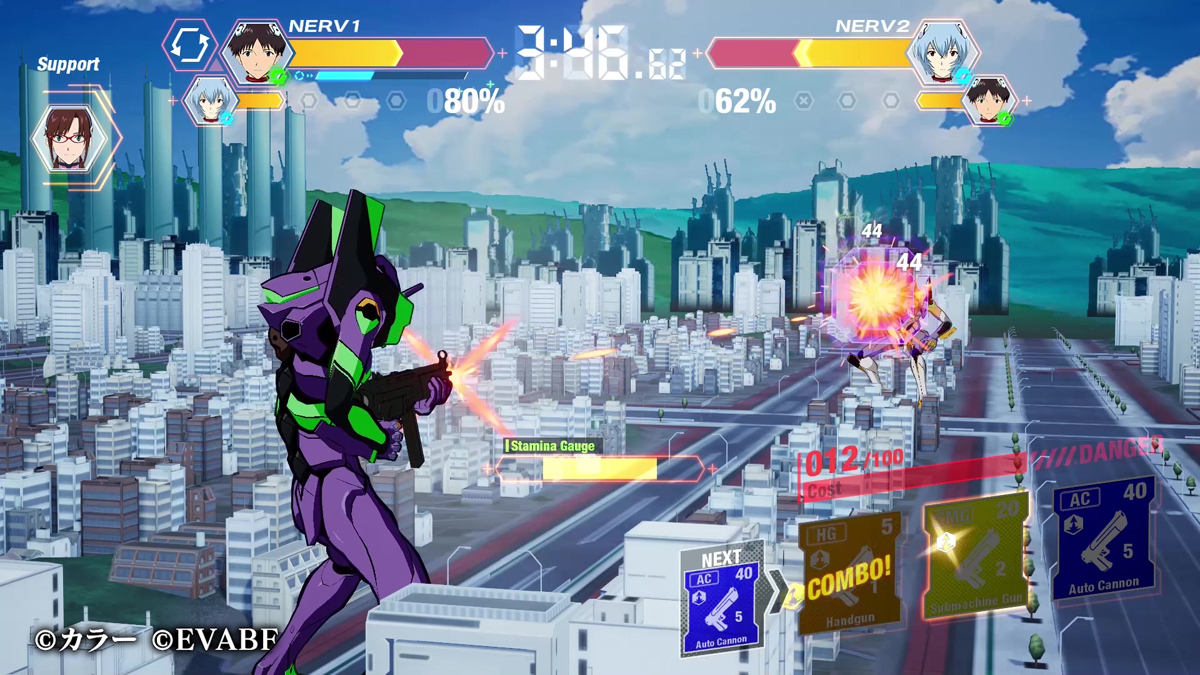Choose the green Submachine Gun card
The image size is (1200, 675).
coord(976,555)
